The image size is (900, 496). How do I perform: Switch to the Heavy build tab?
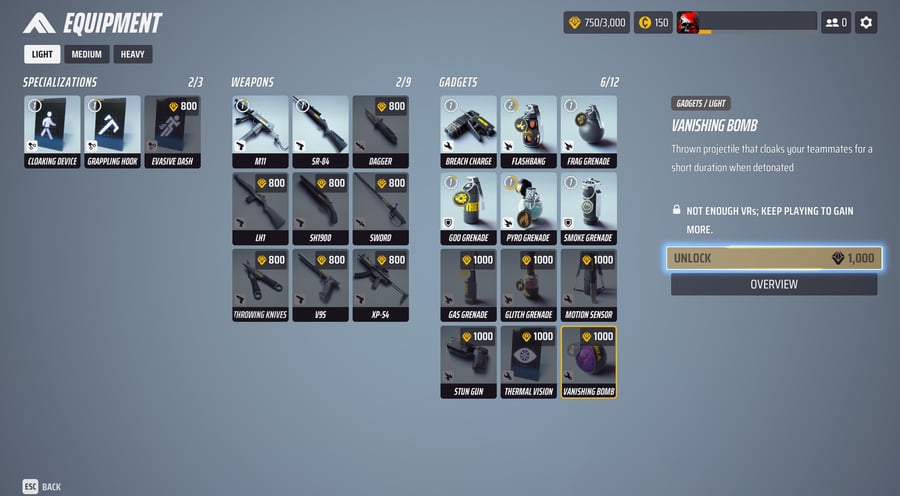click(133, 54)
